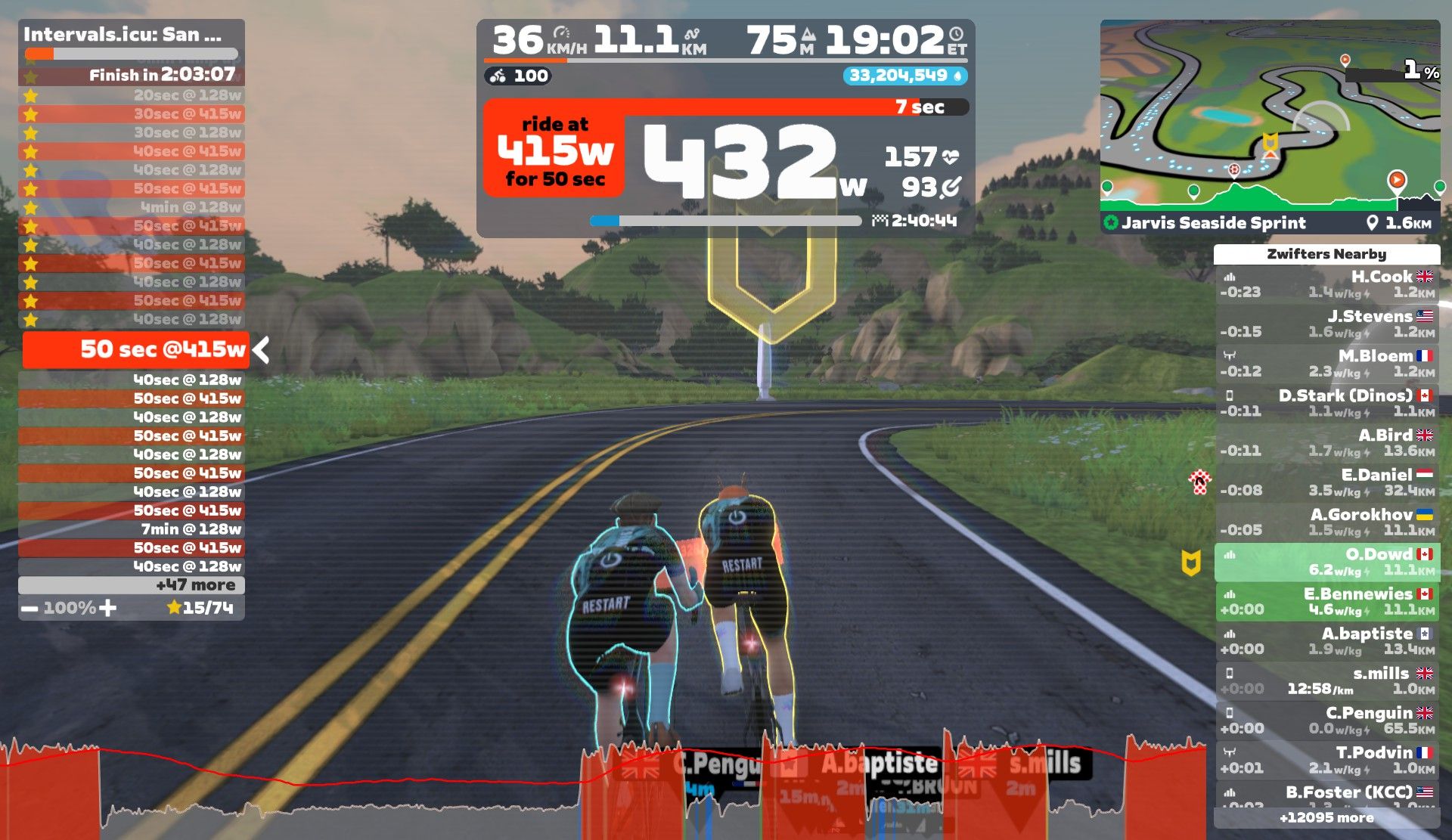This screenshot has height=840, width=1452.
Task: Select A.Gorokhov from Zwifters Nearby
Action: tap(1327, 522)
